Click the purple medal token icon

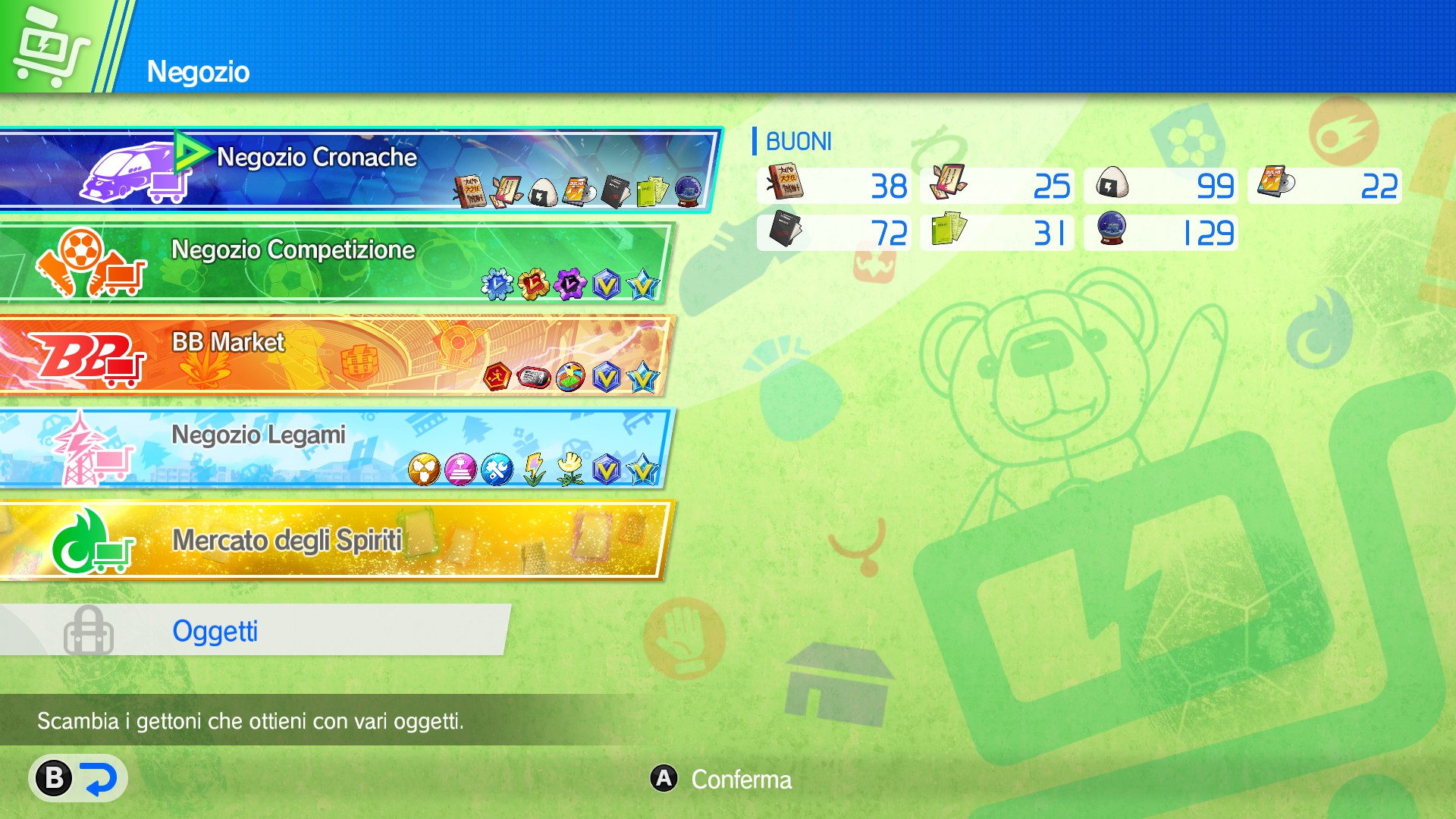(x=569, y=282)
